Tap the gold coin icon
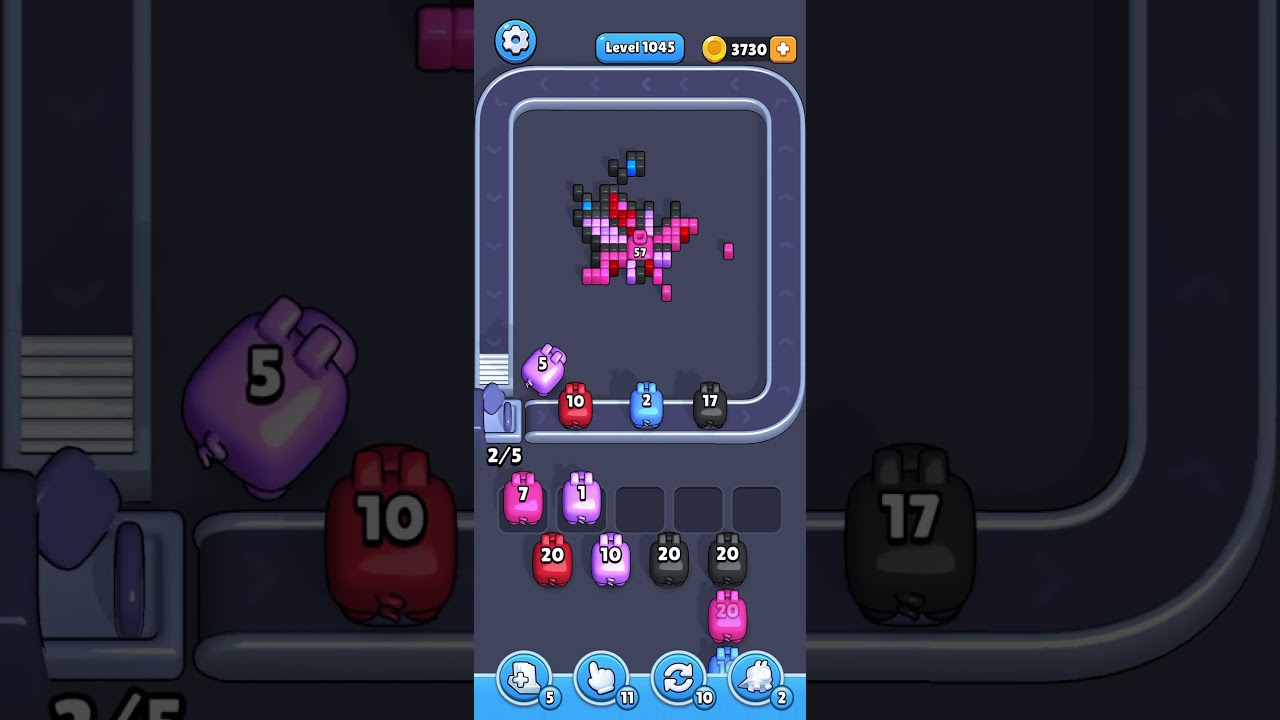 [x=715, y=48]
